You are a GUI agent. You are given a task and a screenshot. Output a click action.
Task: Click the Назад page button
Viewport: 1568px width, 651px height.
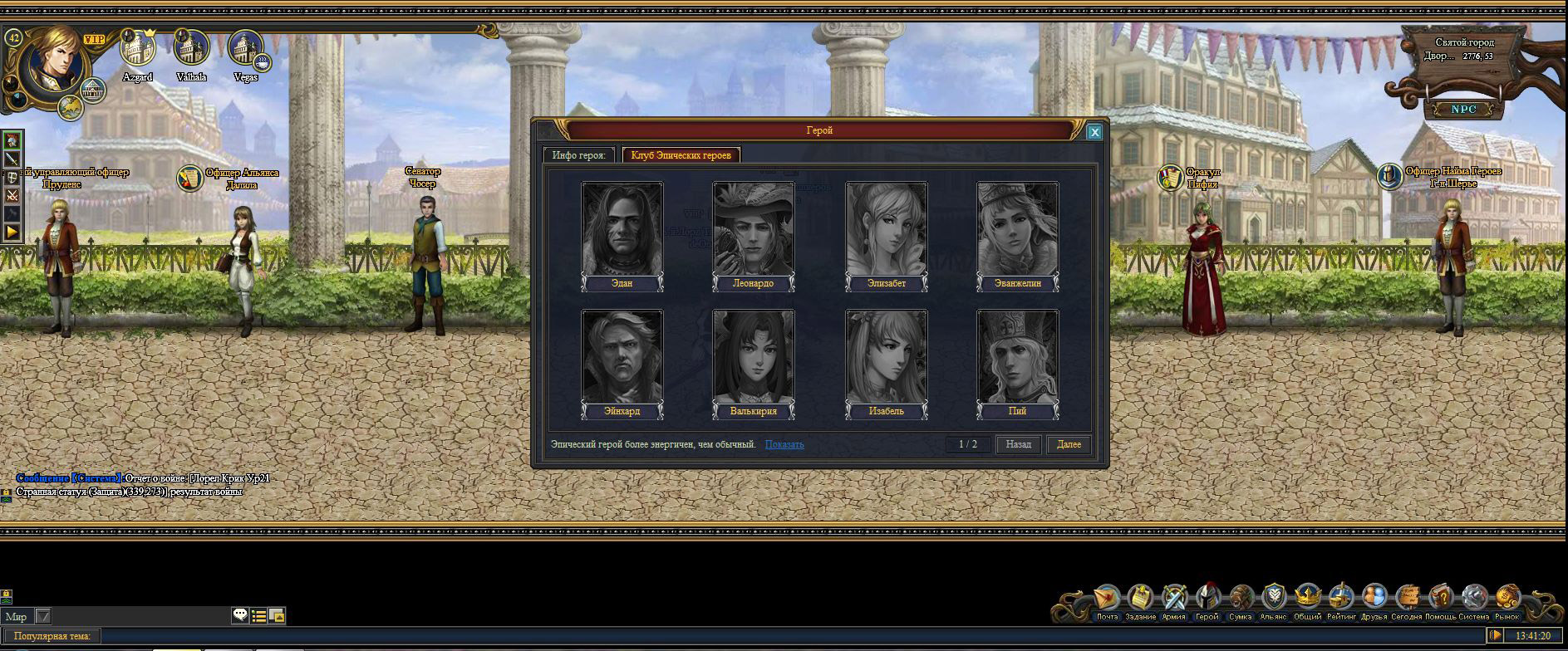[x=1018, y=444]
